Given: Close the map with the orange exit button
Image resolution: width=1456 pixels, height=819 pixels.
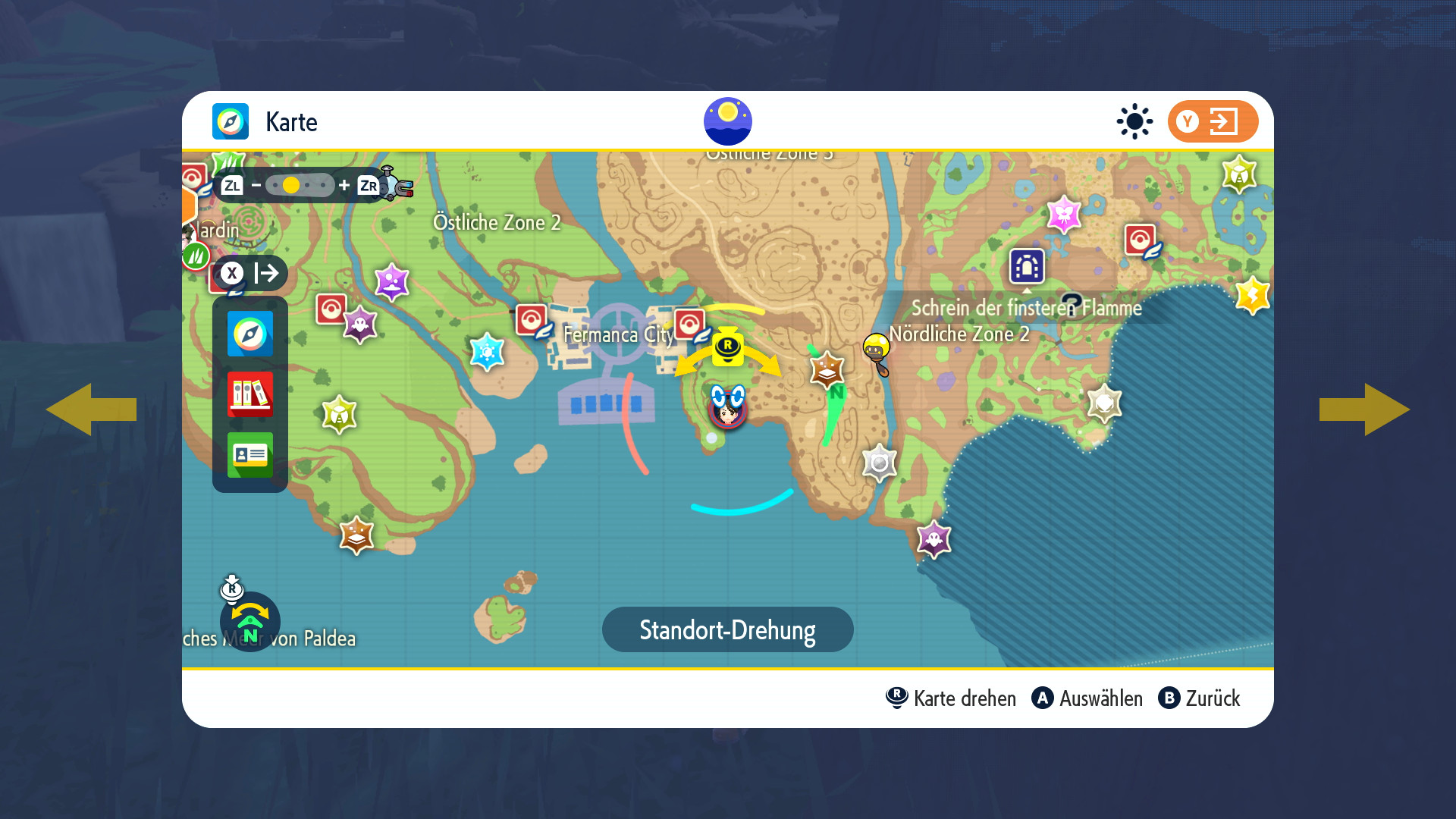Looking at the screenshot, I should coord(1212,121).
